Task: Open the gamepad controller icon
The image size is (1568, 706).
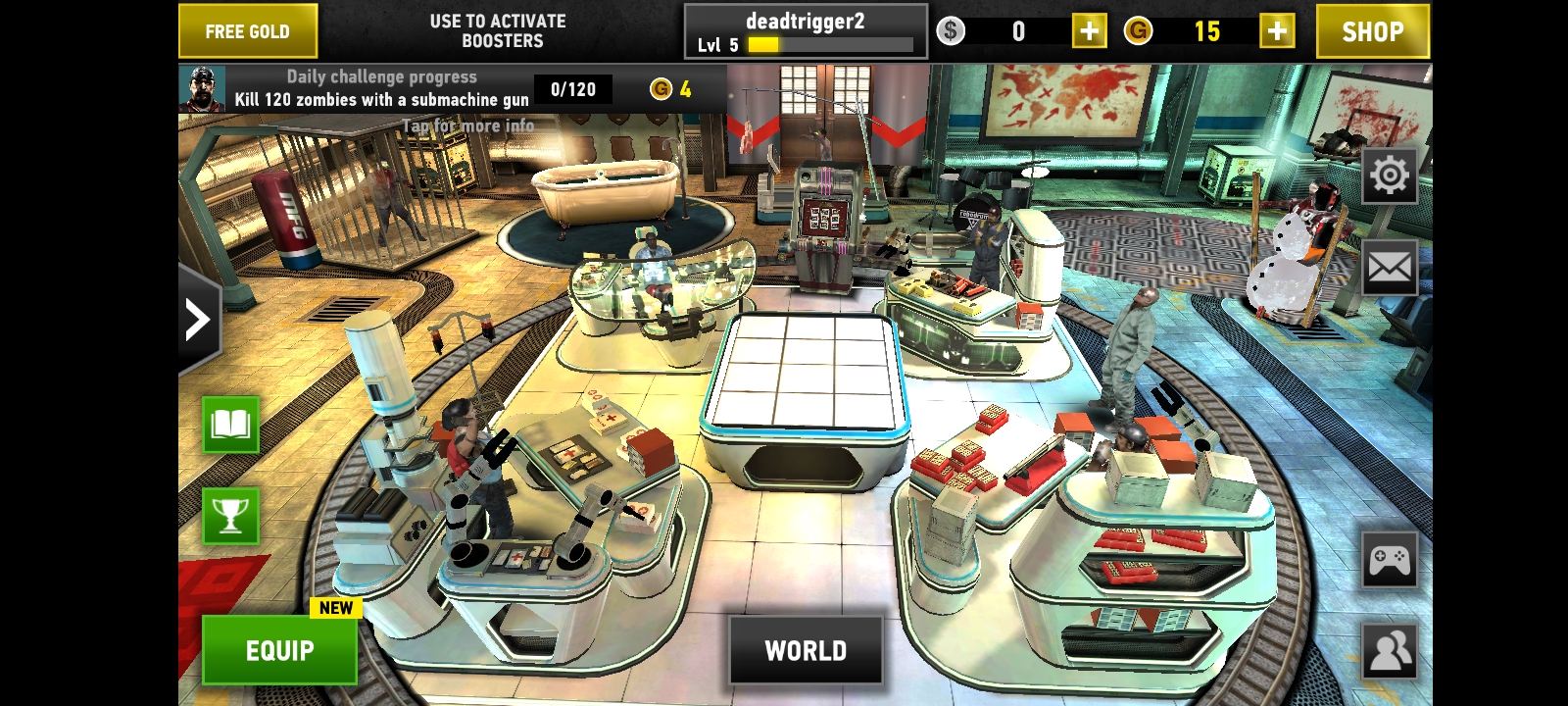Action: pos(1389,561)
